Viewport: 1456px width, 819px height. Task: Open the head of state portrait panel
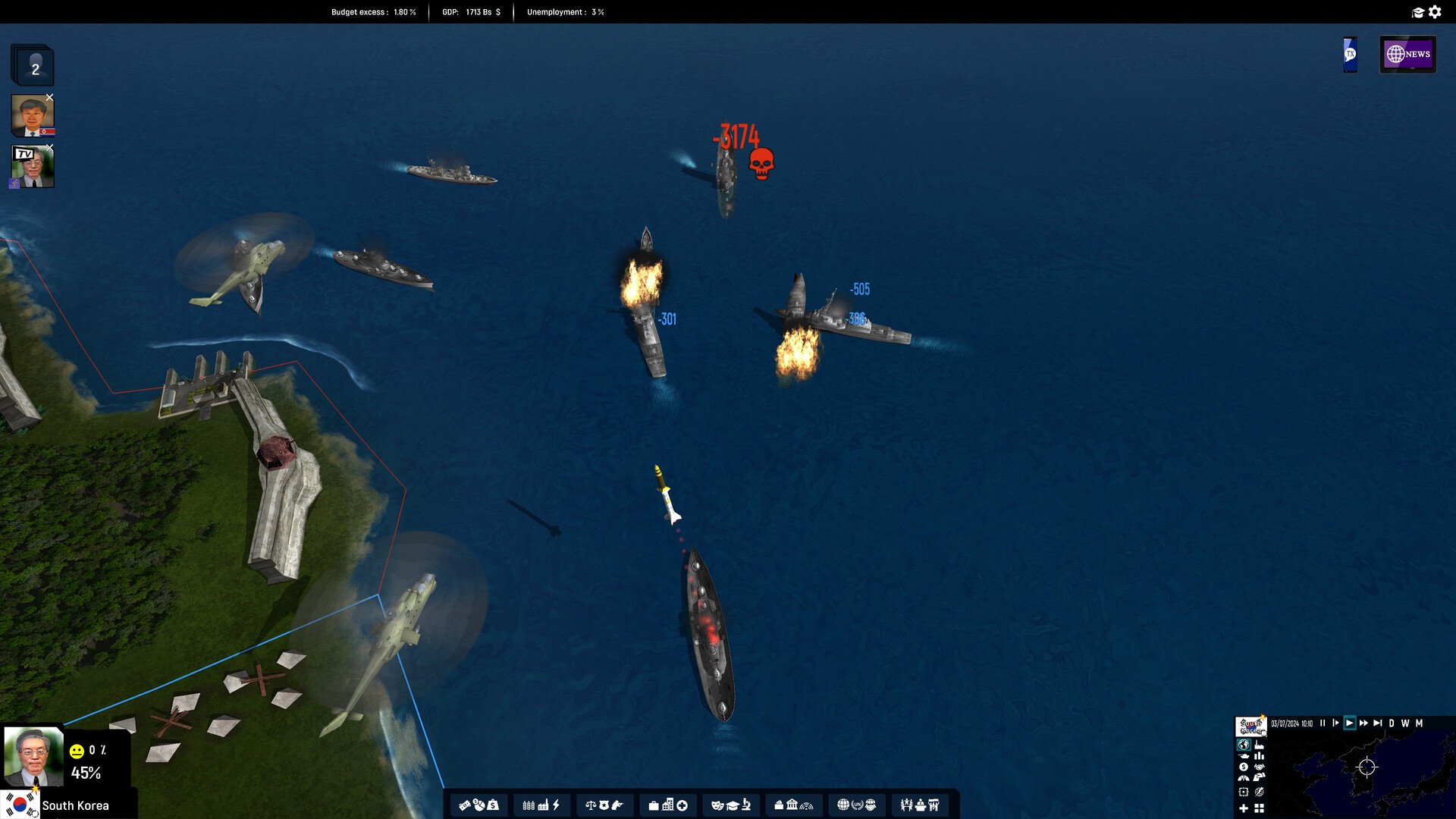click(x=33, y=756)
